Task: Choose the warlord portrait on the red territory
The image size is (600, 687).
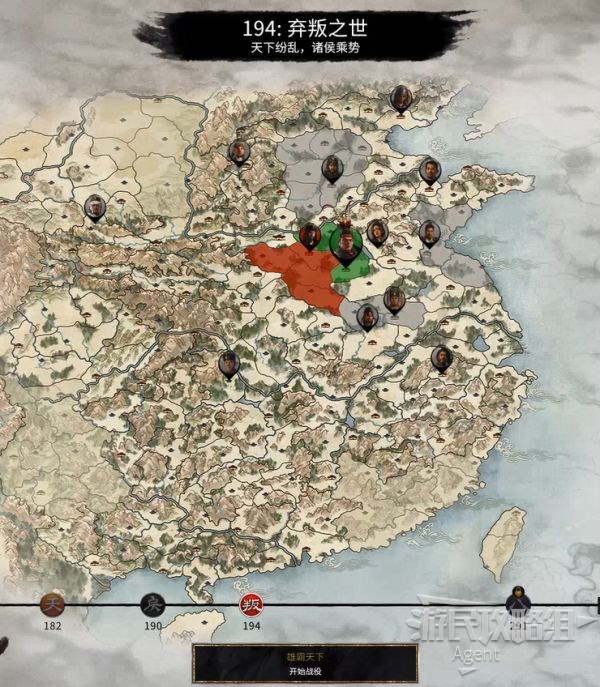Action: [x=310, y=236]
